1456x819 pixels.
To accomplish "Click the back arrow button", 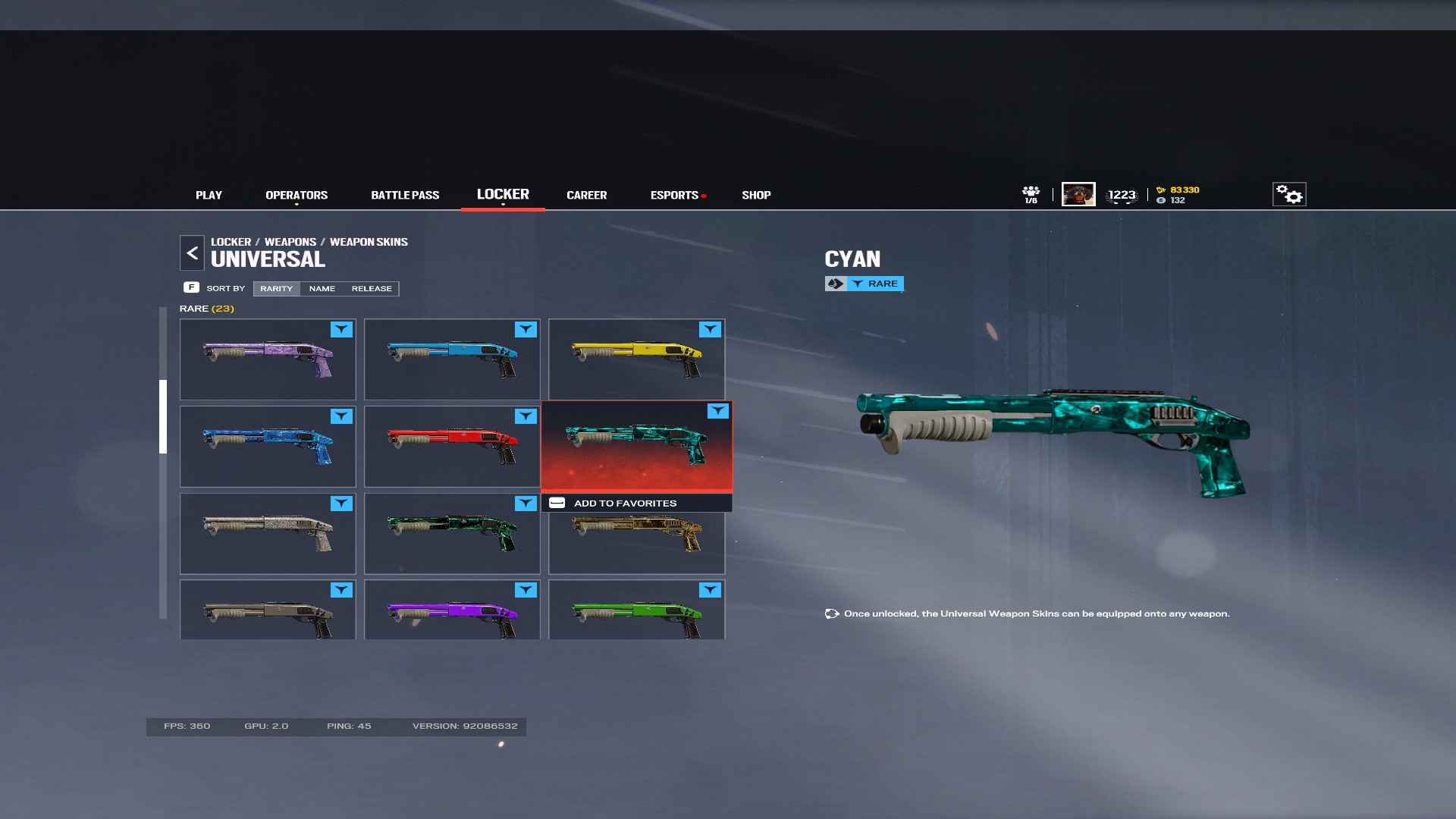I will [192, 253].
